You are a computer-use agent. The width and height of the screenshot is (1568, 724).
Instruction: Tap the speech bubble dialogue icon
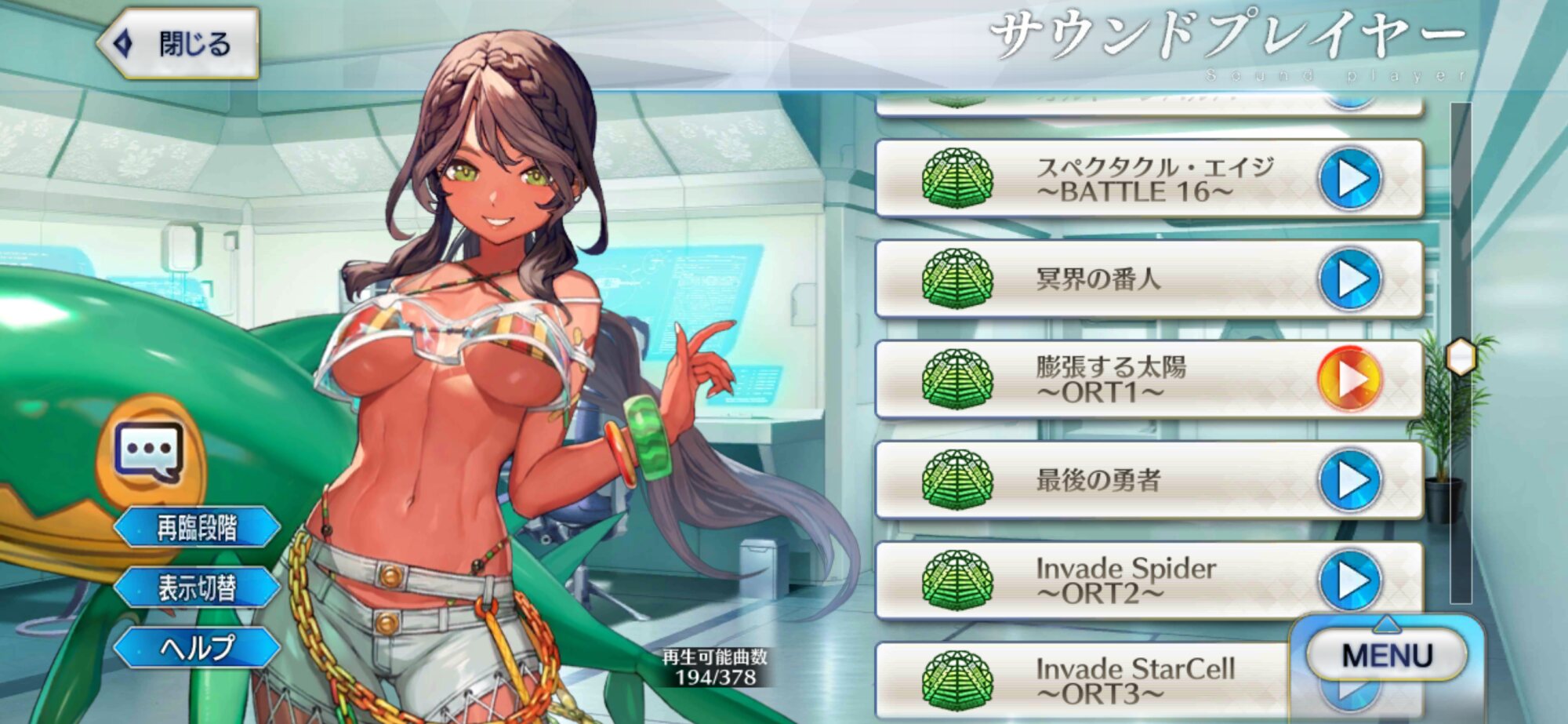[149, 452]
